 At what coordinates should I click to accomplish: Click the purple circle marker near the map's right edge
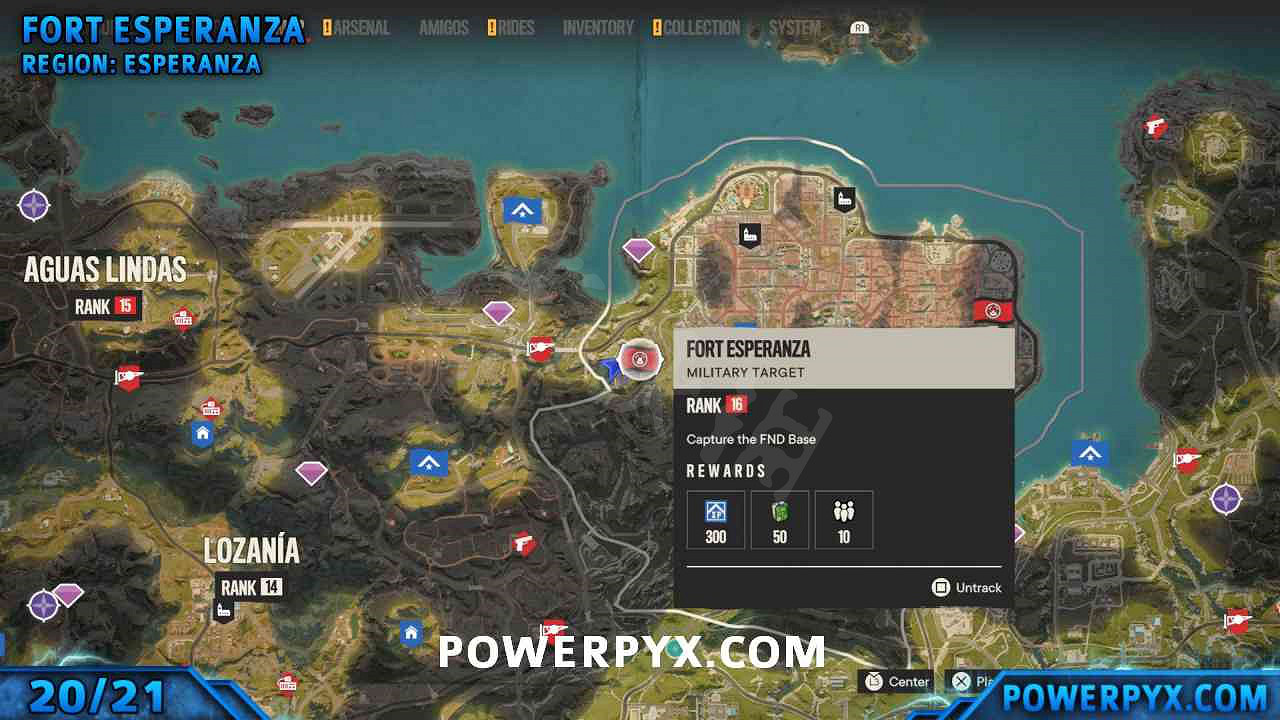tap(1226, 497)
